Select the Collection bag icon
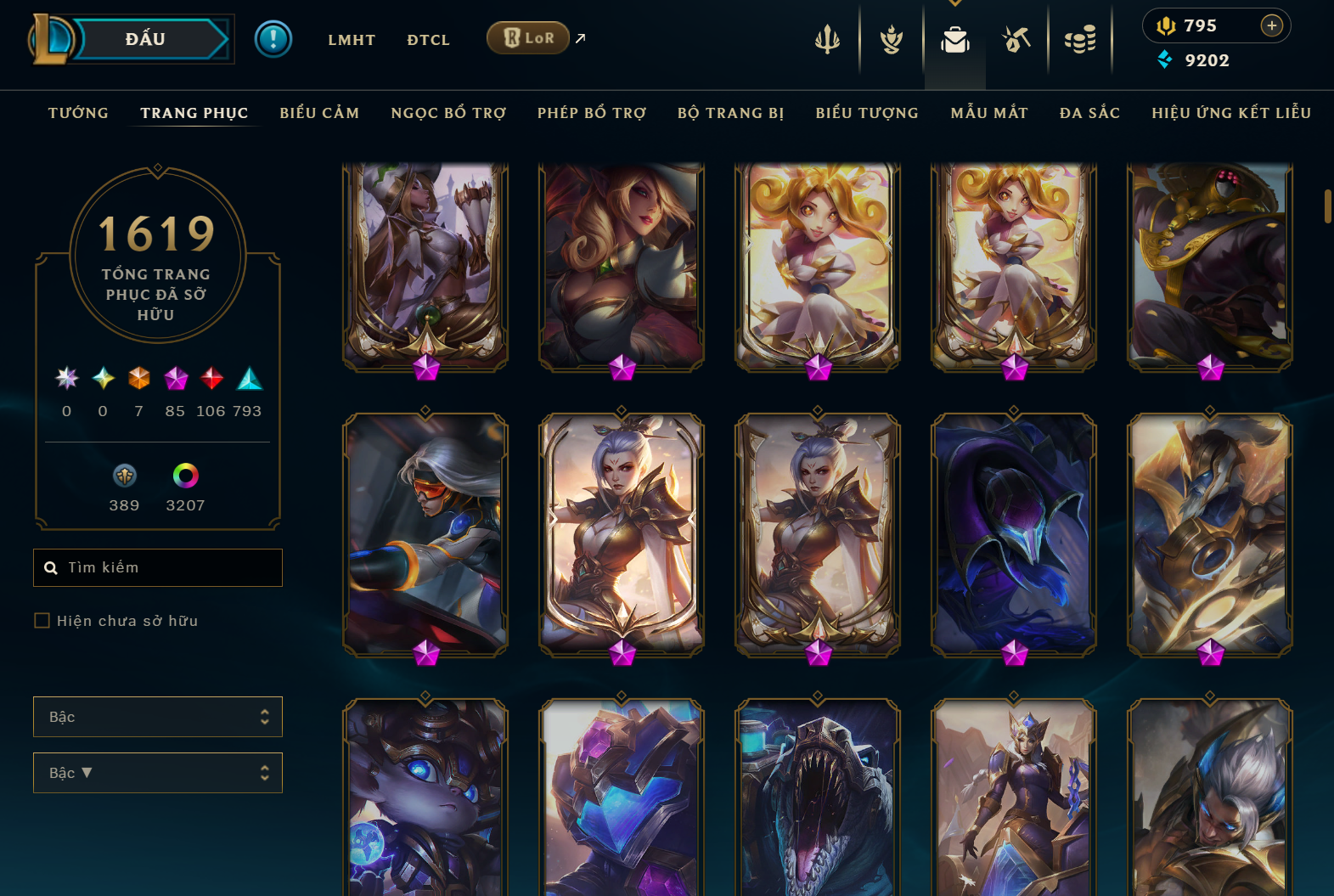The image size is (1334, 896). coord(955,38)
